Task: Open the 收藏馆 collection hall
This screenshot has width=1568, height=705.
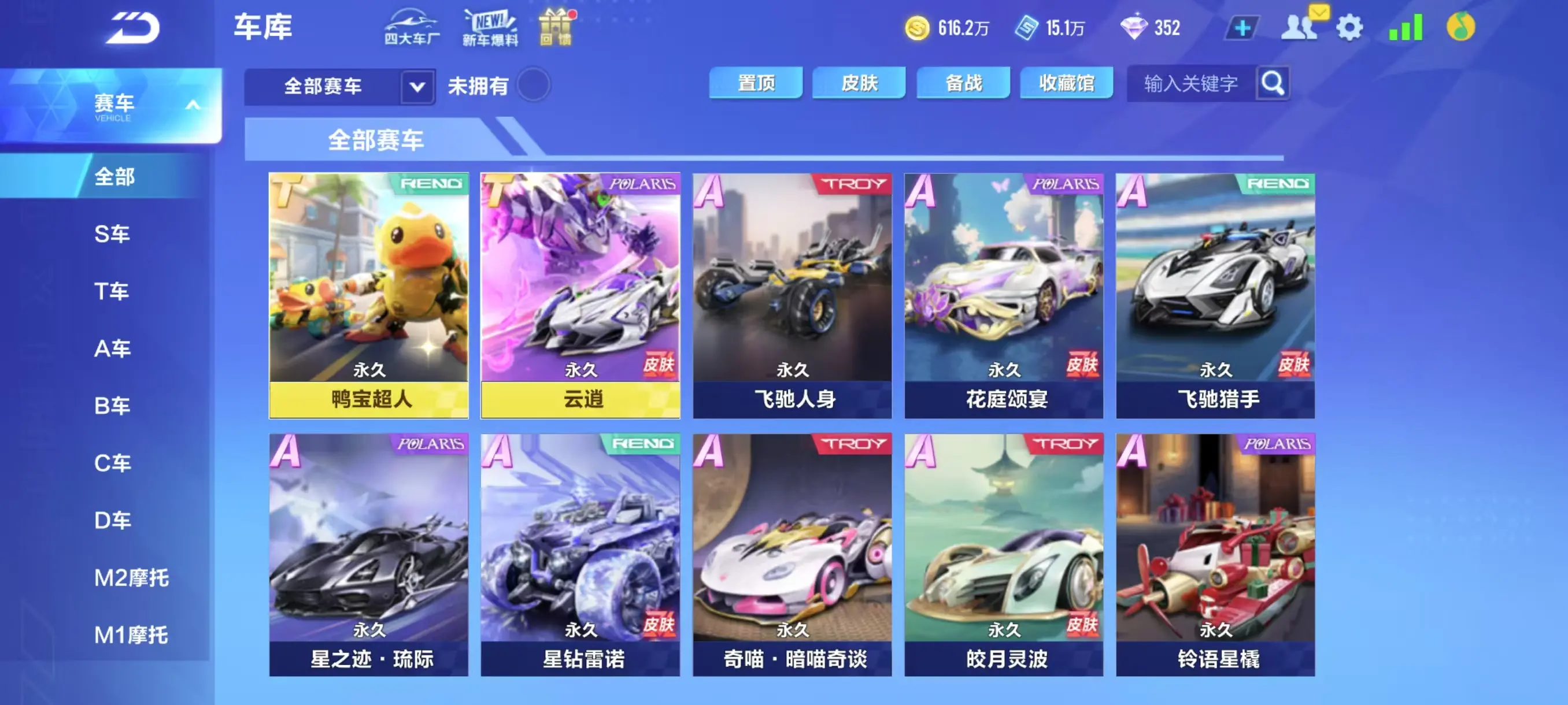Action: click(x=1066, y=83)
